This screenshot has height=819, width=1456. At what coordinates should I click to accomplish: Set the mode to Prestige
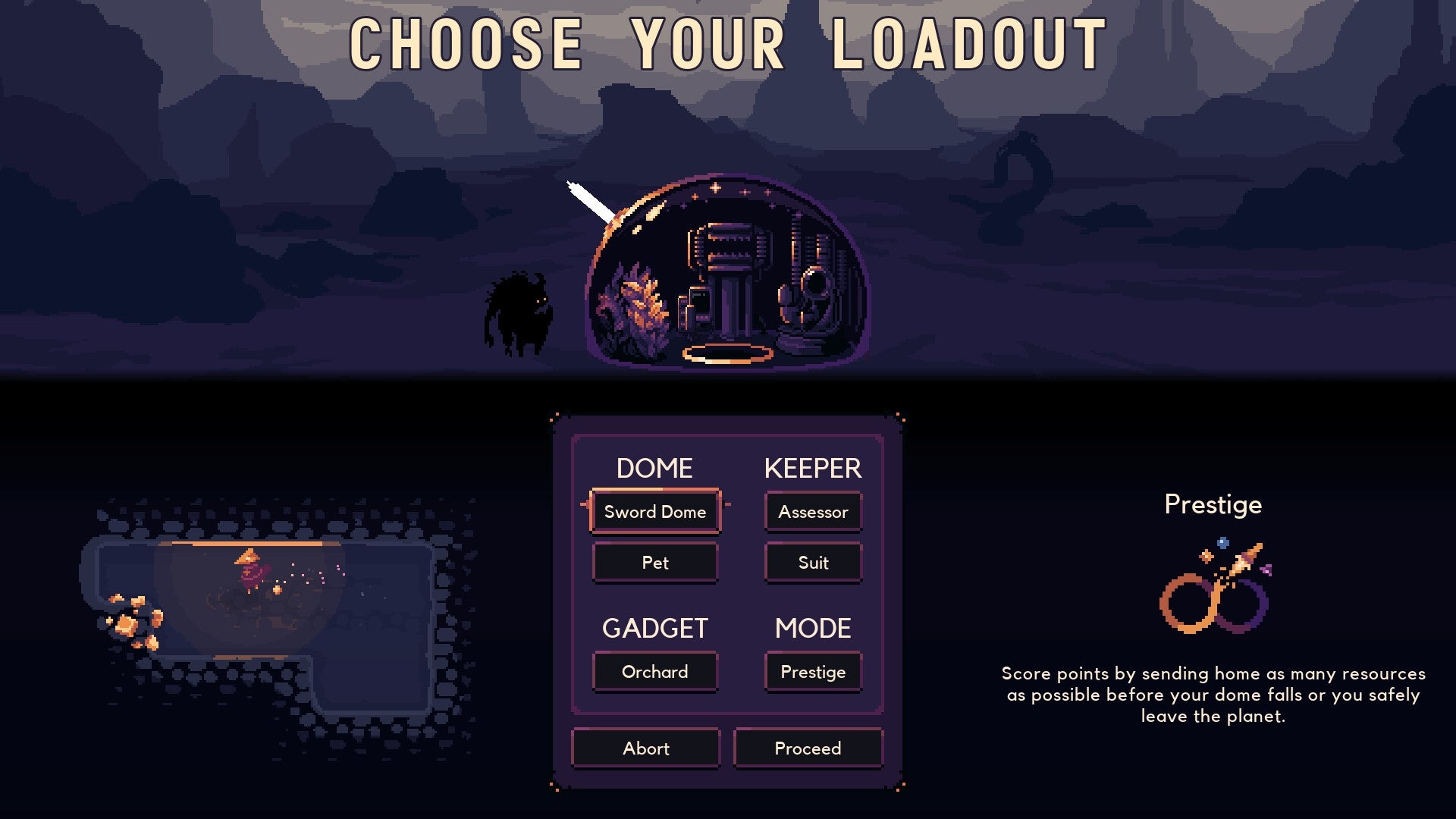813,672
